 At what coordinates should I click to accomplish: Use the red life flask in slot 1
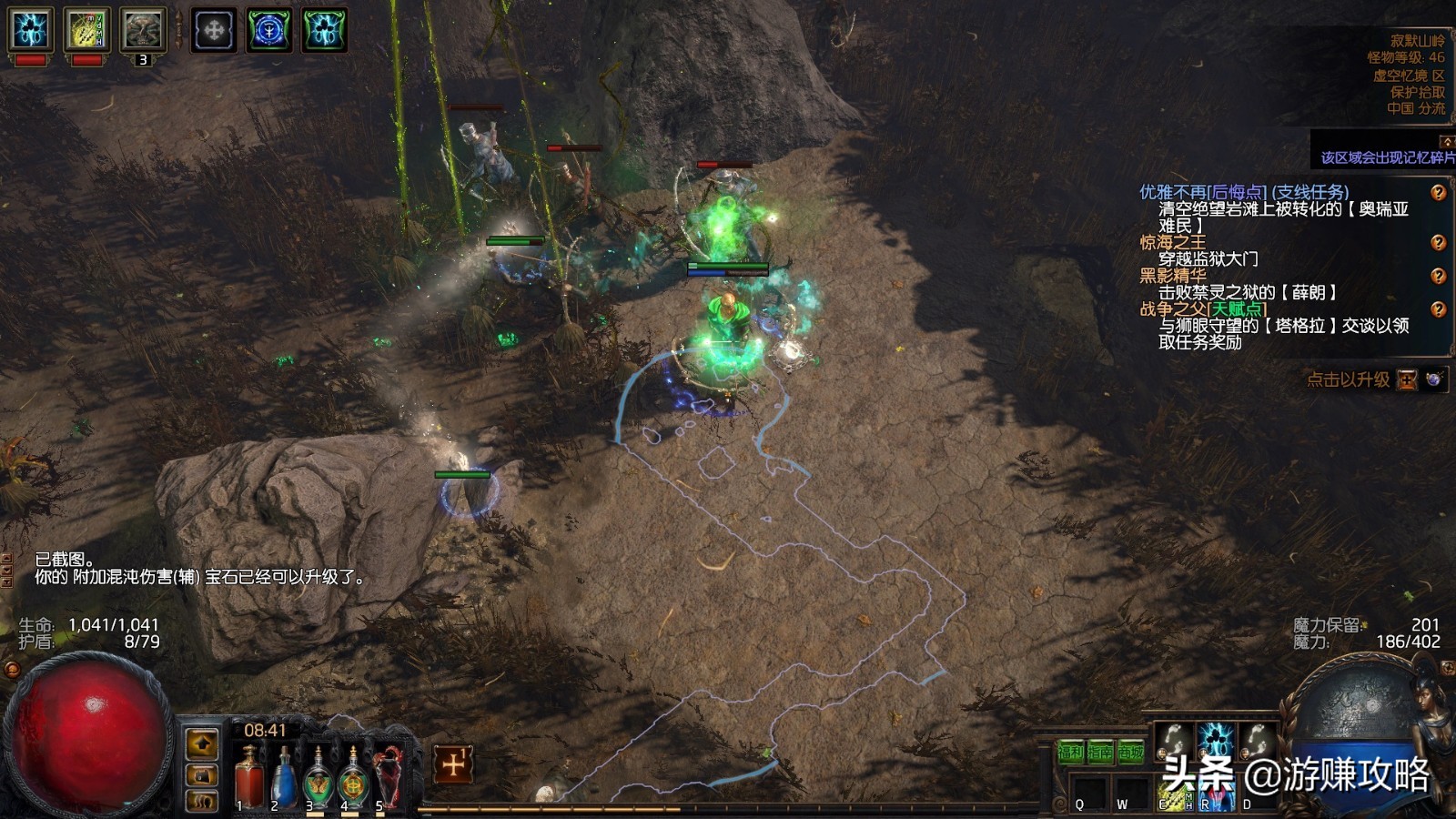tap(247, 778)
